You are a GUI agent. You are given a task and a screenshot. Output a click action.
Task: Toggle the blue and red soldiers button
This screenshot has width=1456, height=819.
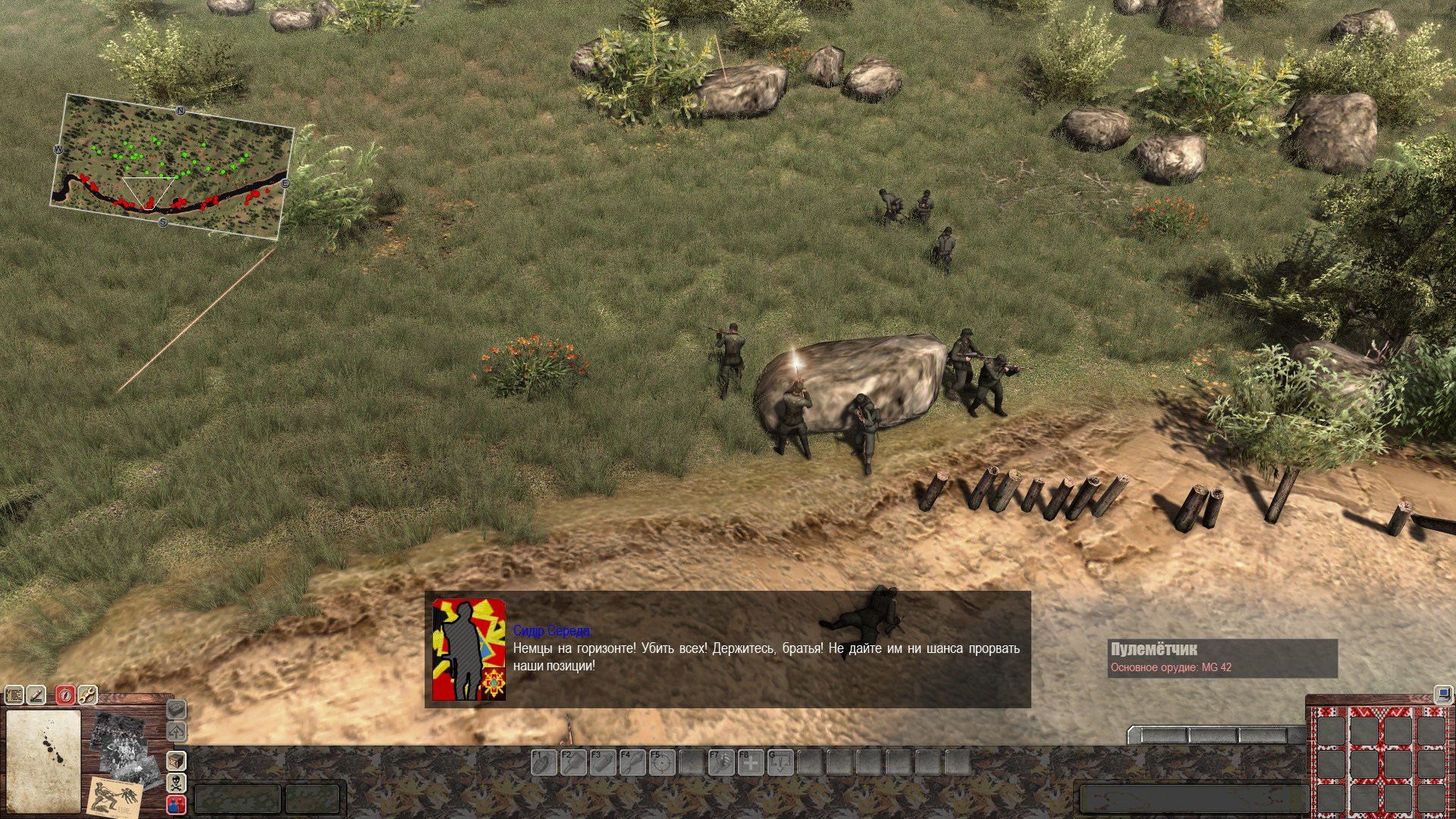point(176,805)
